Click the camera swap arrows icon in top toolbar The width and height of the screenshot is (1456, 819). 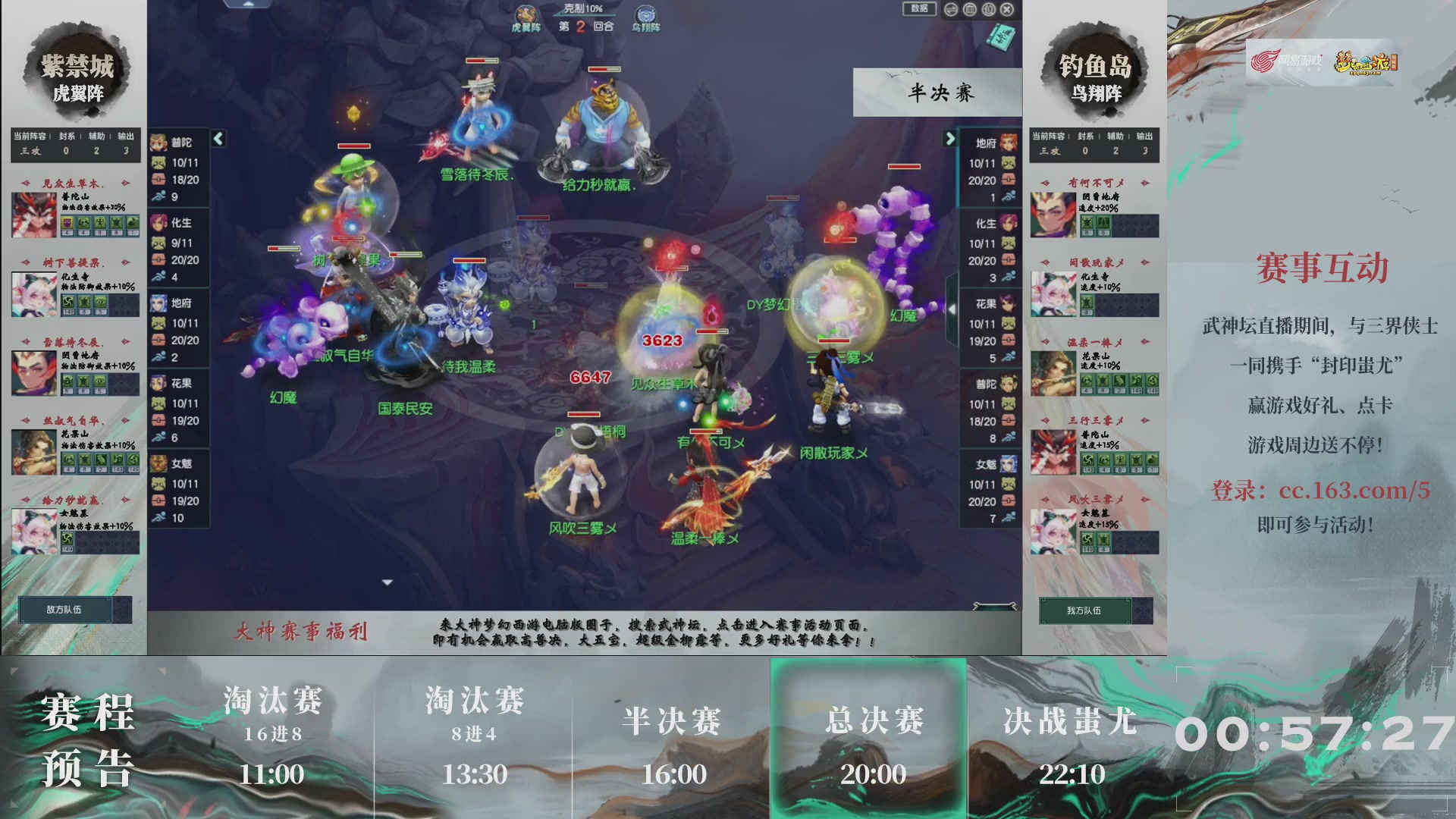coord(951,9)
